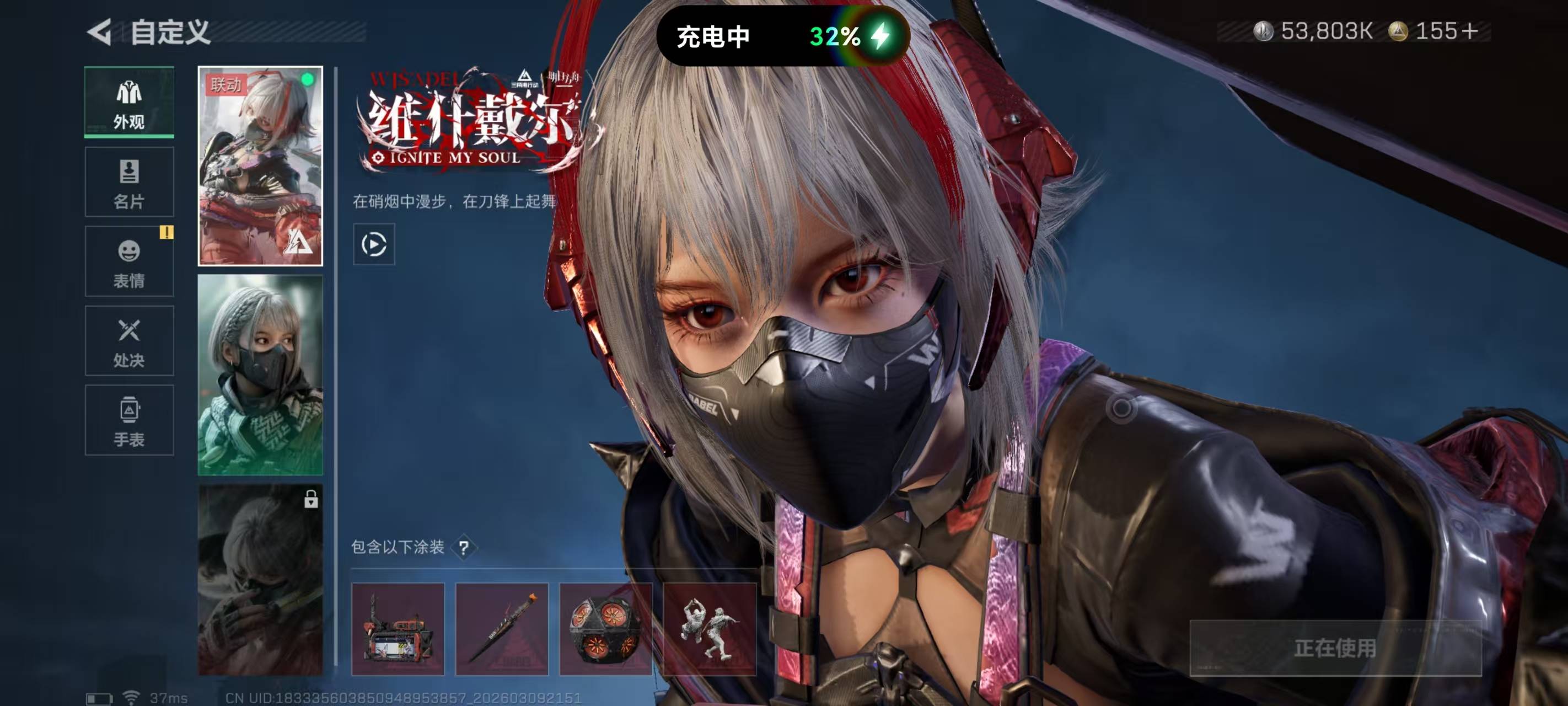Select the 手表 watch tab
Screen dimensions: 1568x706
coord(129,420)
